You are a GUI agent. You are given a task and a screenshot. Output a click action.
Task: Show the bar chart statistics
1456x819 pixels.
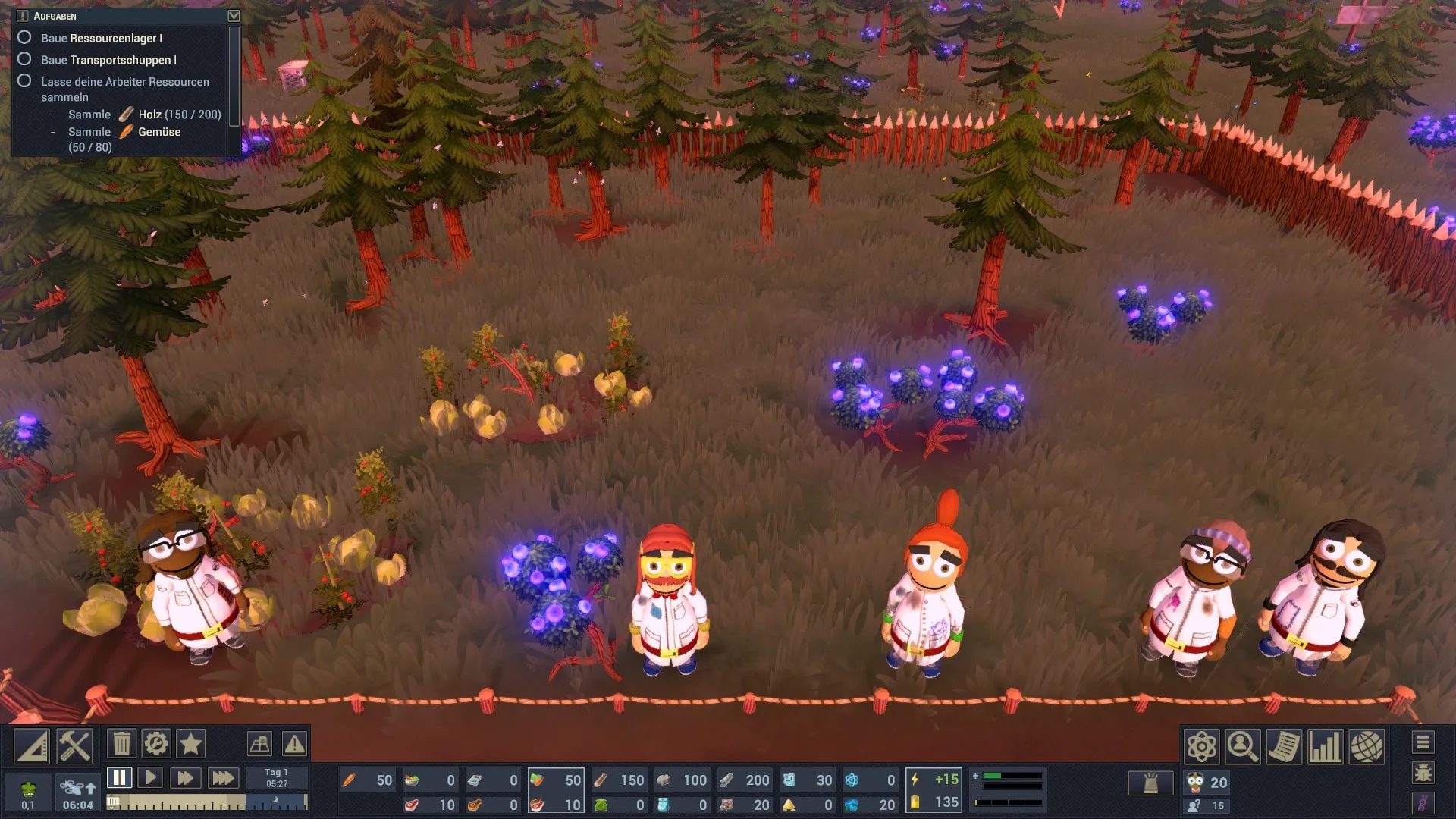coord(1324,747)
